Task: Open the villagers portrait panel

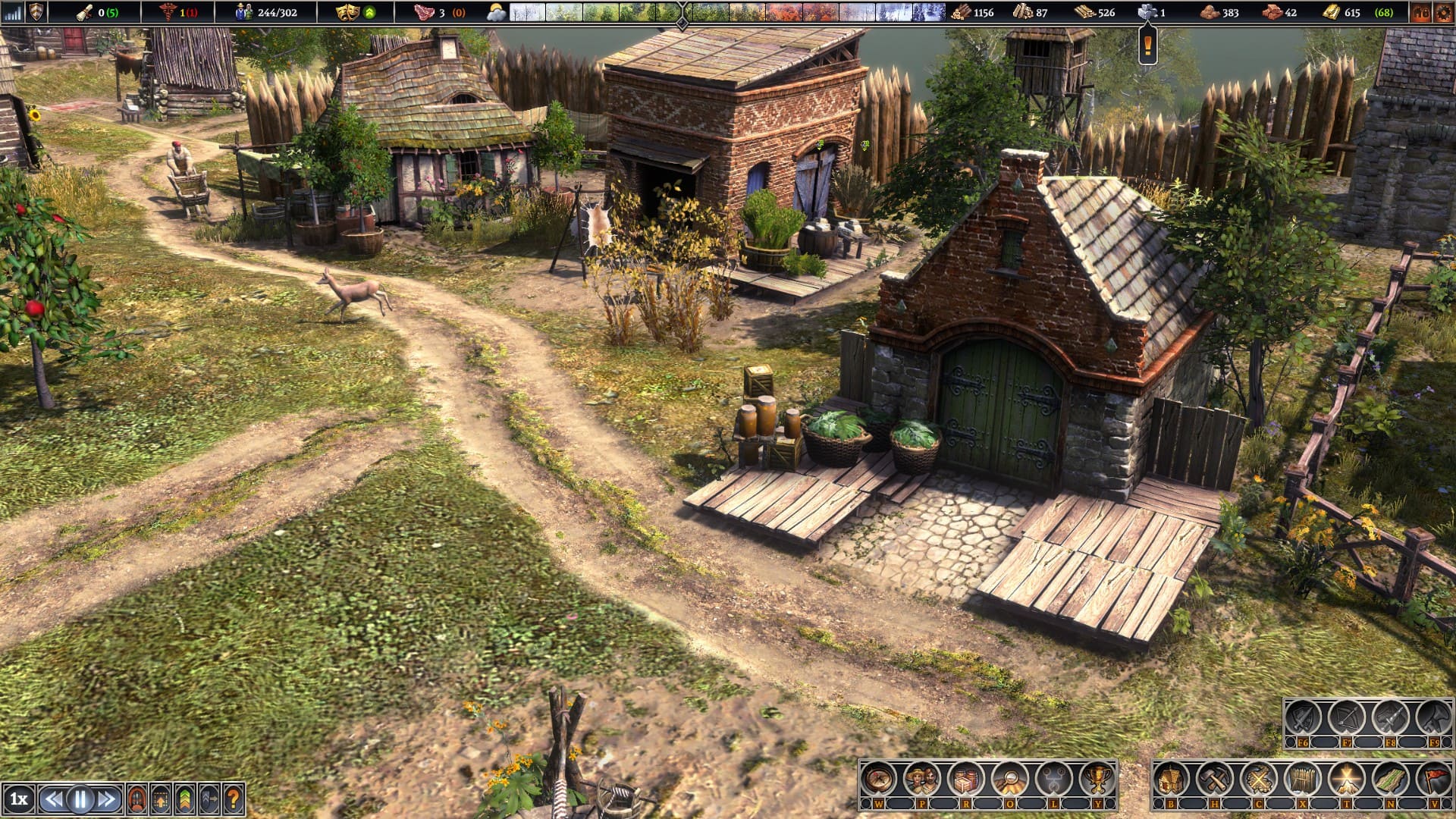Action: click(922, 779)
